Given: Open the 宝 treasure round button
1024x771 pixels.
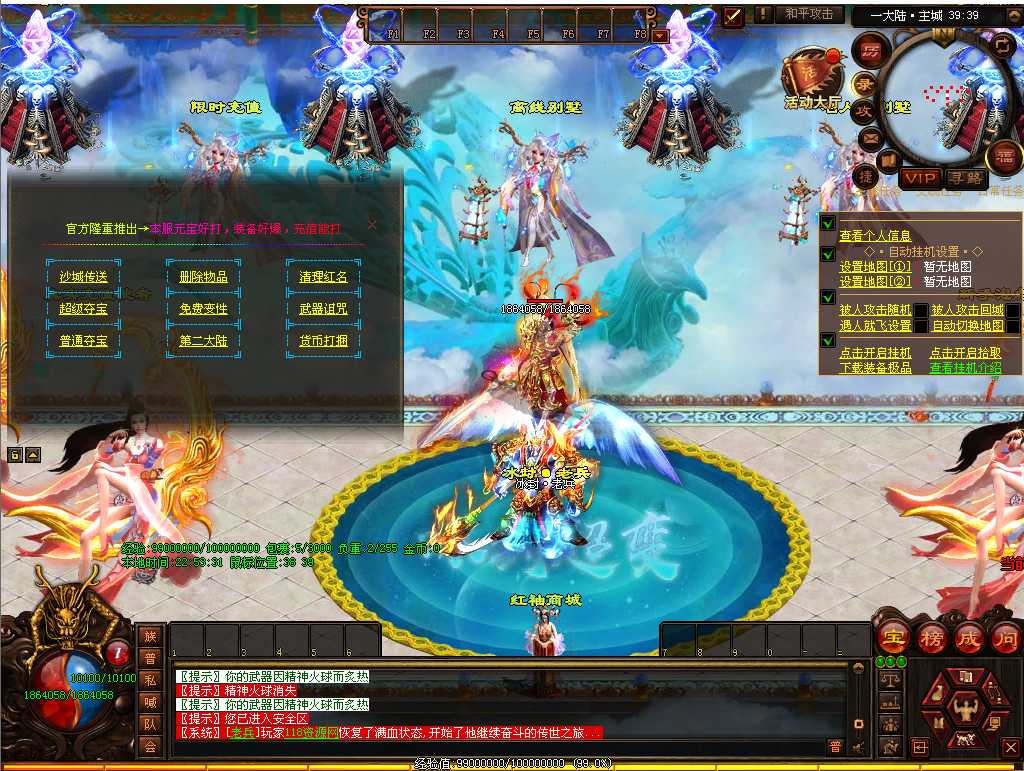Looking at the screenshot, I should tap(892, 637).
